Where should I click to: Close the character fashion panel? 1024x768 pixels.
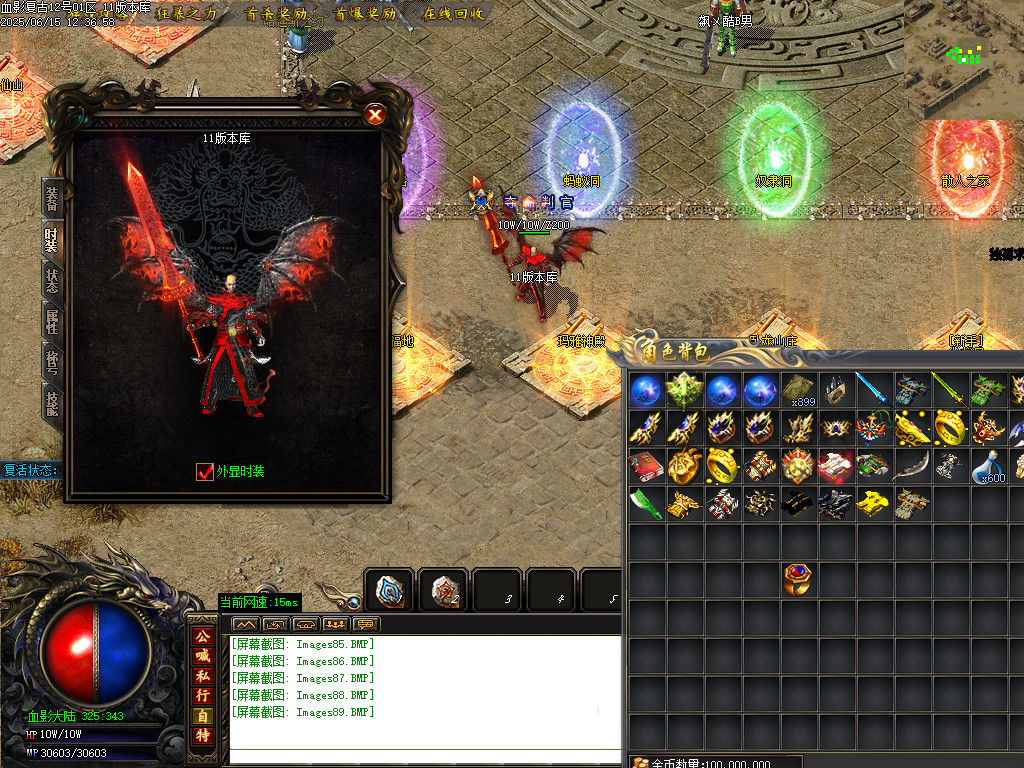point(375,114)
